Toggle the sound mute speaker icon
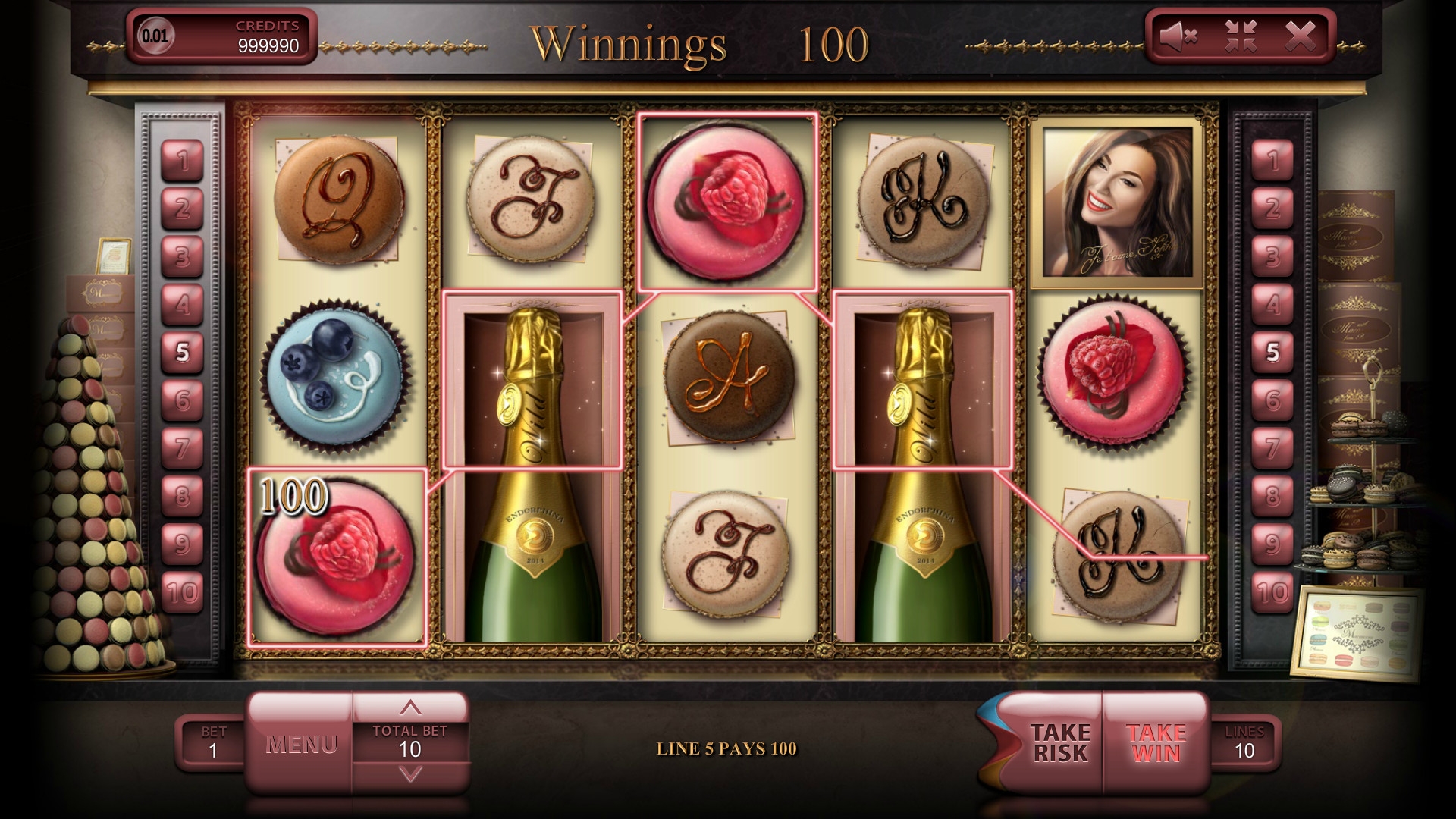 coord(1178,36)
